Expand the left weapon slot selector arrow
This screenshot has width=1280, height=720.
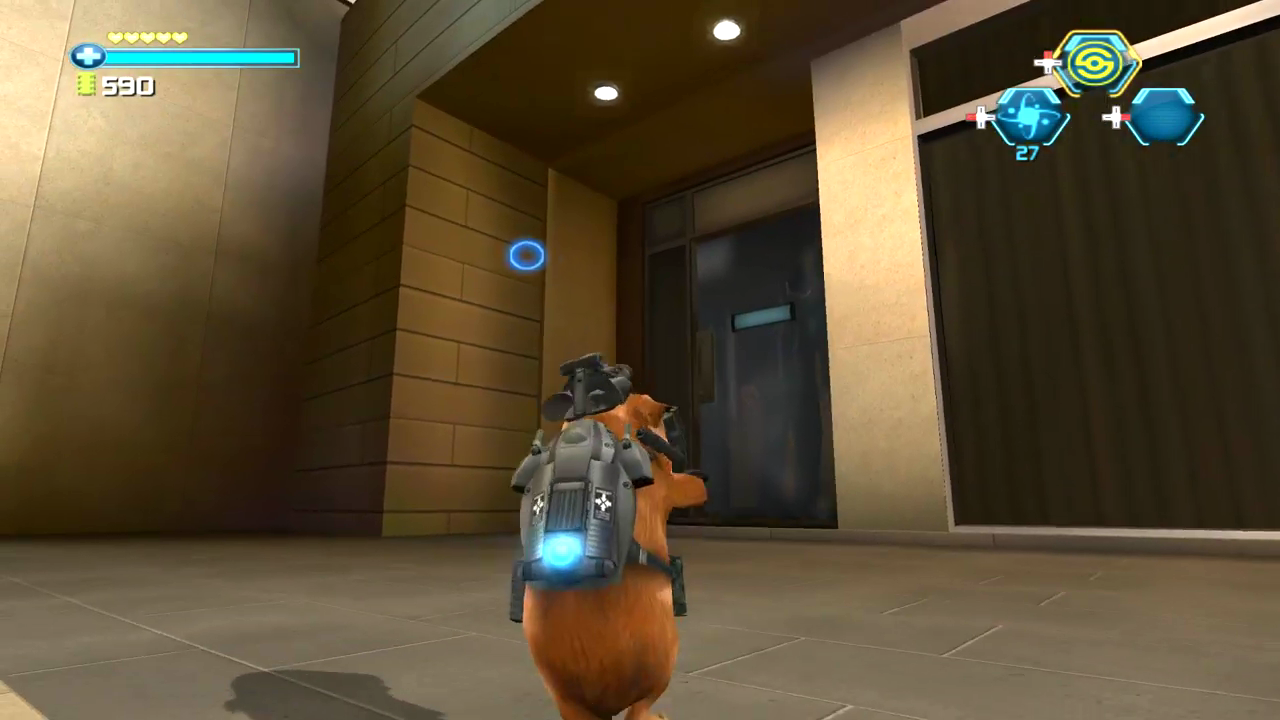point(981,117)
